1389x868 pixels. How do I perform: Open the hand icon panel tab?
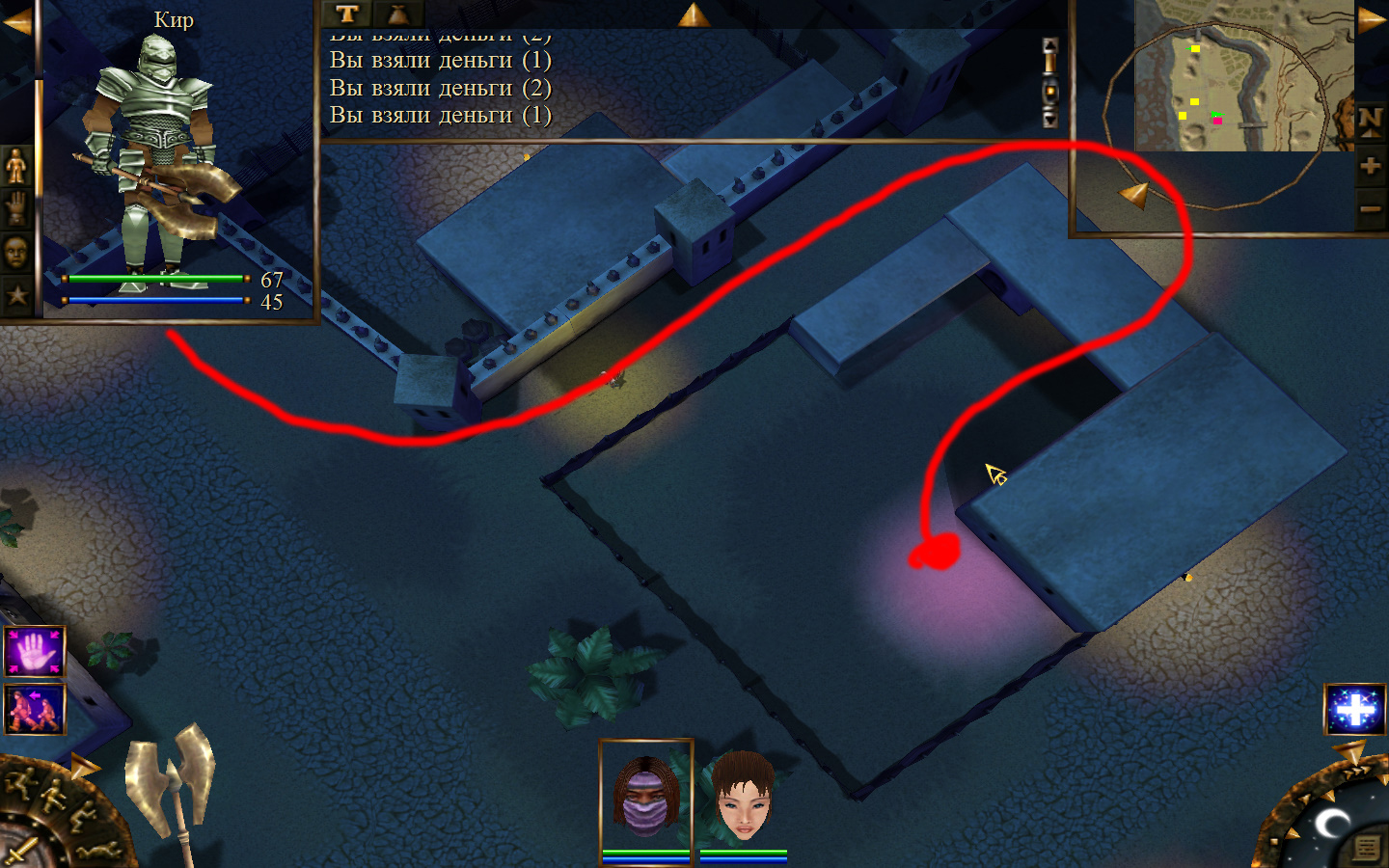16,208
